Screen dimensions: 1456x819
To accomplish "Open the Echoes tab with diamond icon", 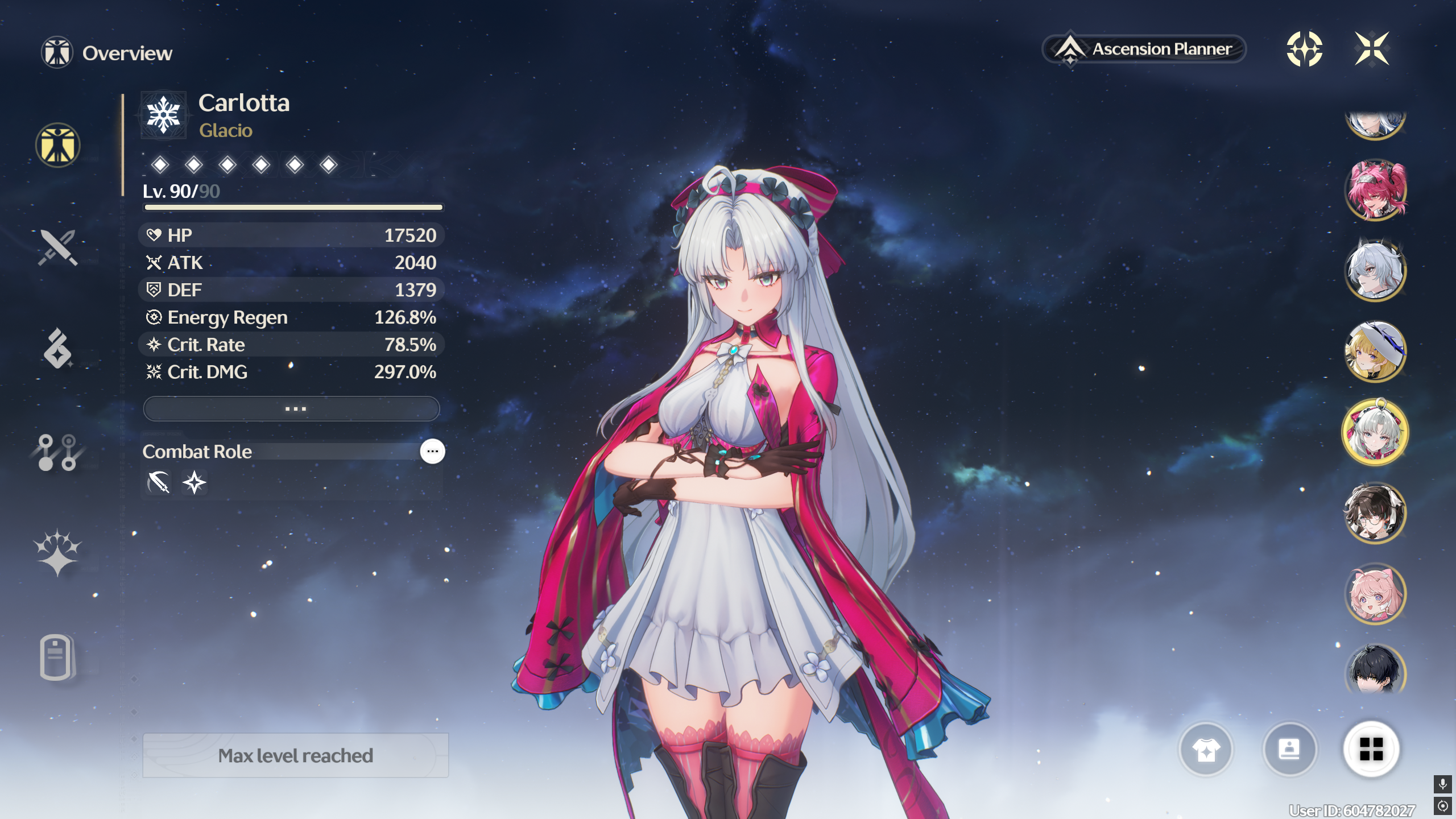I will tap(57, 349).
